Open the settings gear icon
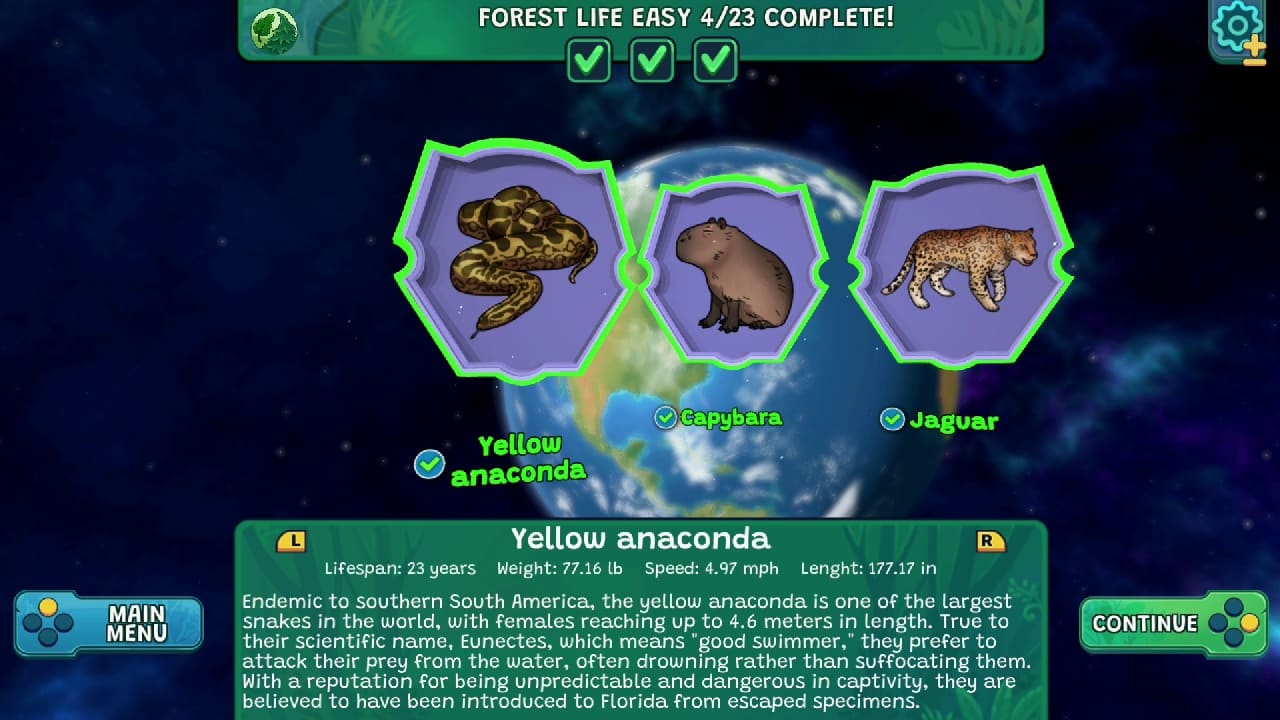This screenshot has height=720, width=1280. [1236, 27]
